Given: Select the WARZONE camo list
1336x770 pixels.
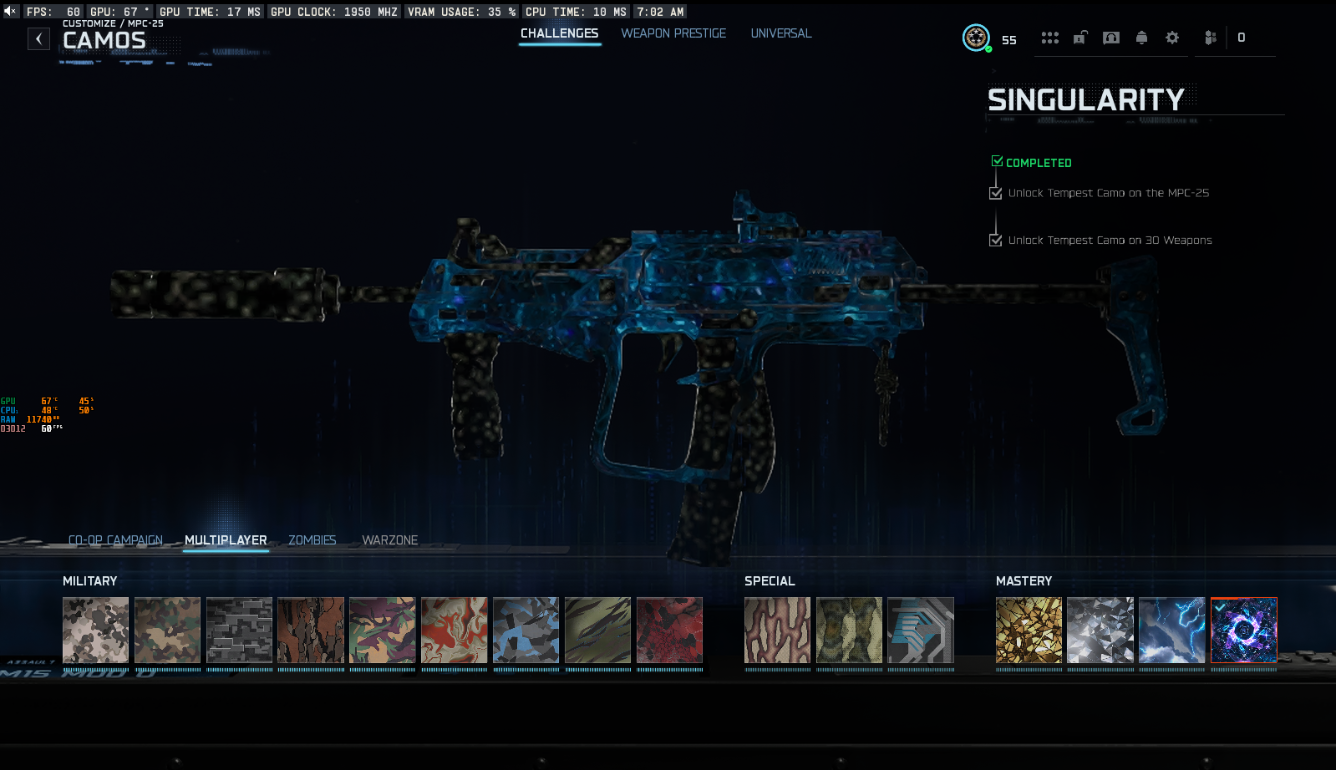Looking at the screenshot, I should click(x=390, y=540).
